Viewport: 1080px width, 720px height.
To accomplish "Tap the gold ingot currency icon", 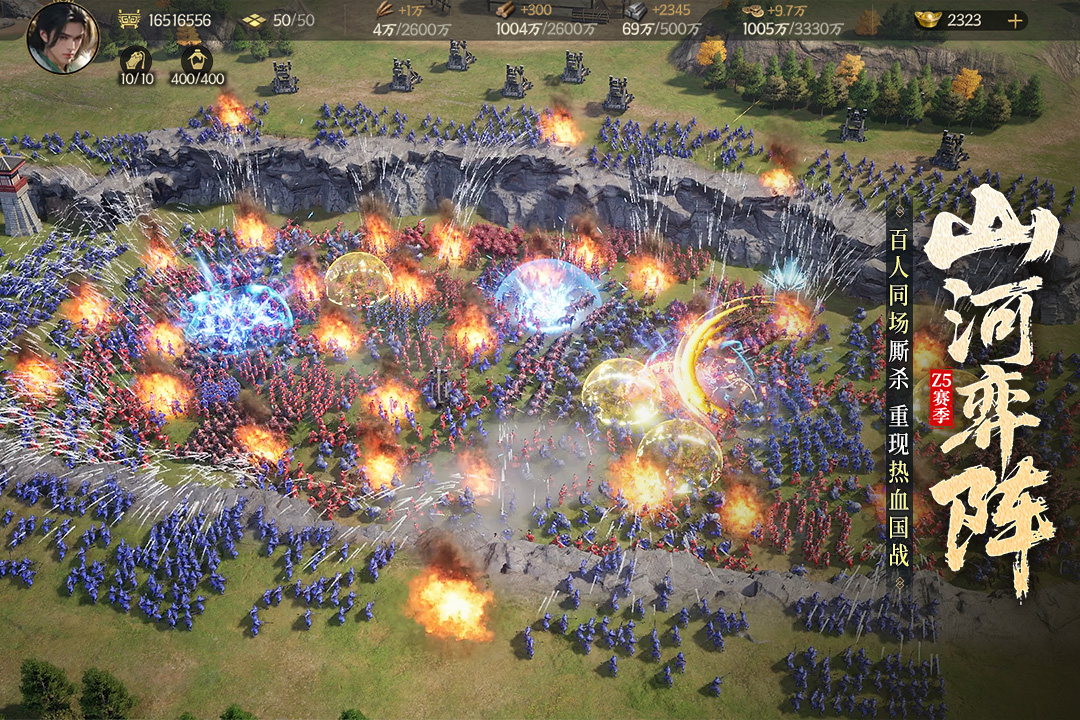I will tap(927, 20).
